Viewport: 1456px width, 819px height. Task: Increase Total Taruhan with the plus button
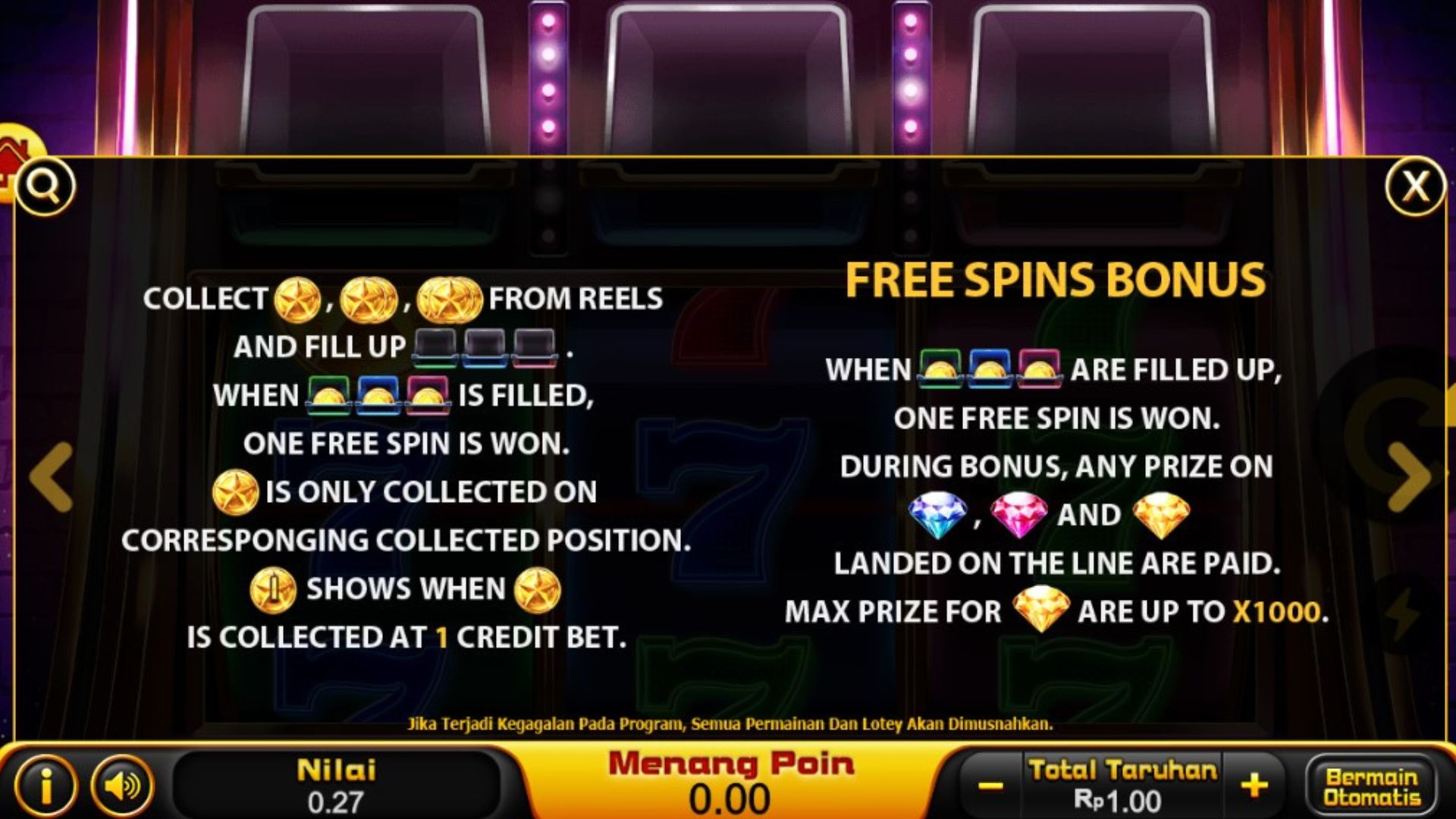[x=1254, y=786]
